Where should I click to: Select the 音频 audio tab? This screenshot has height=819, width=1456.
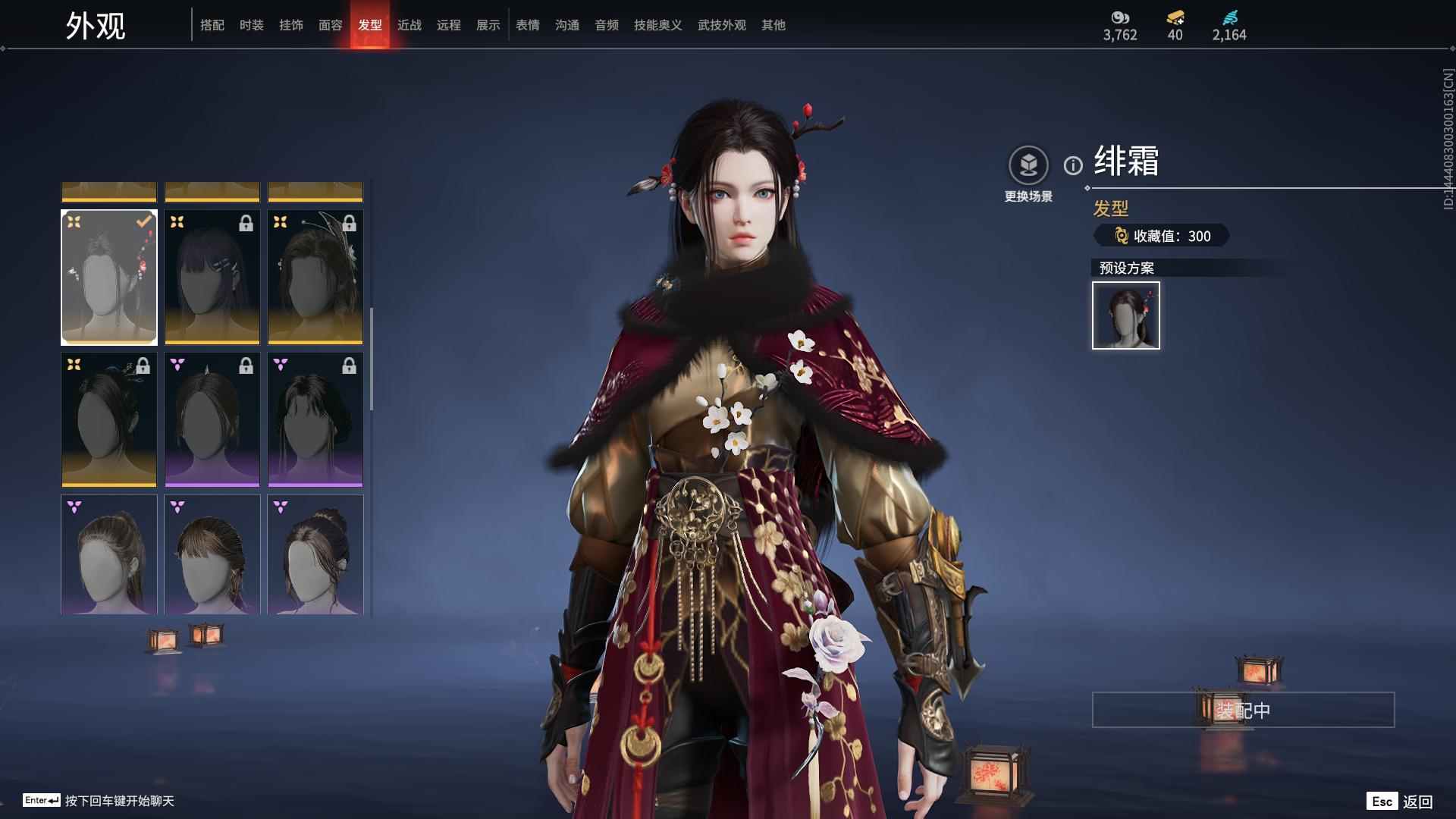pyautogui.click(x=607, y=25)
